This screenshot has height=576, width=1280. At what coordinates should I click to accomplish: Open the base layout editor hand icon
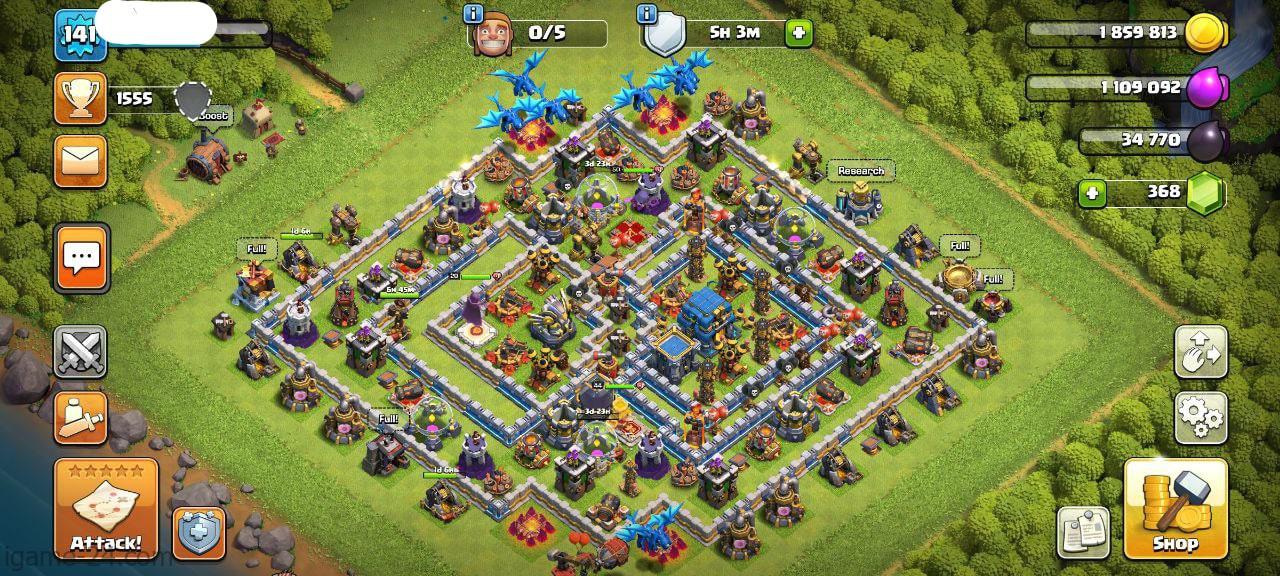click(x=1200, y=352)
